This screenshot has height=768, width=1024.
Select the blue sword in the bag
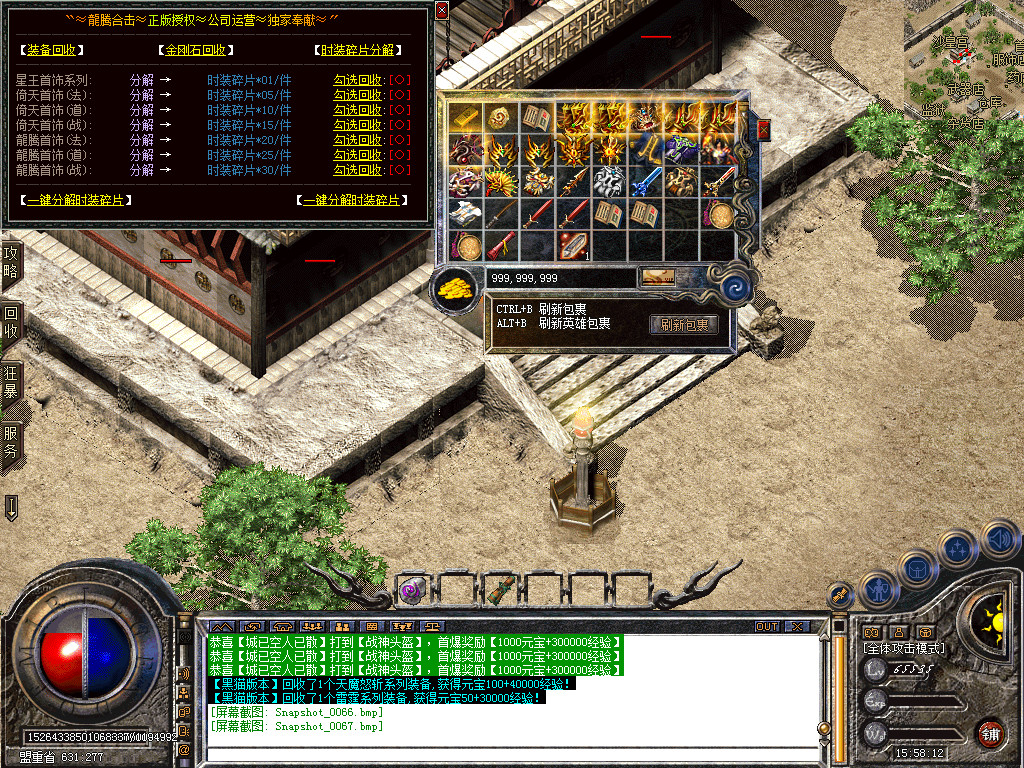click(647, 181)
